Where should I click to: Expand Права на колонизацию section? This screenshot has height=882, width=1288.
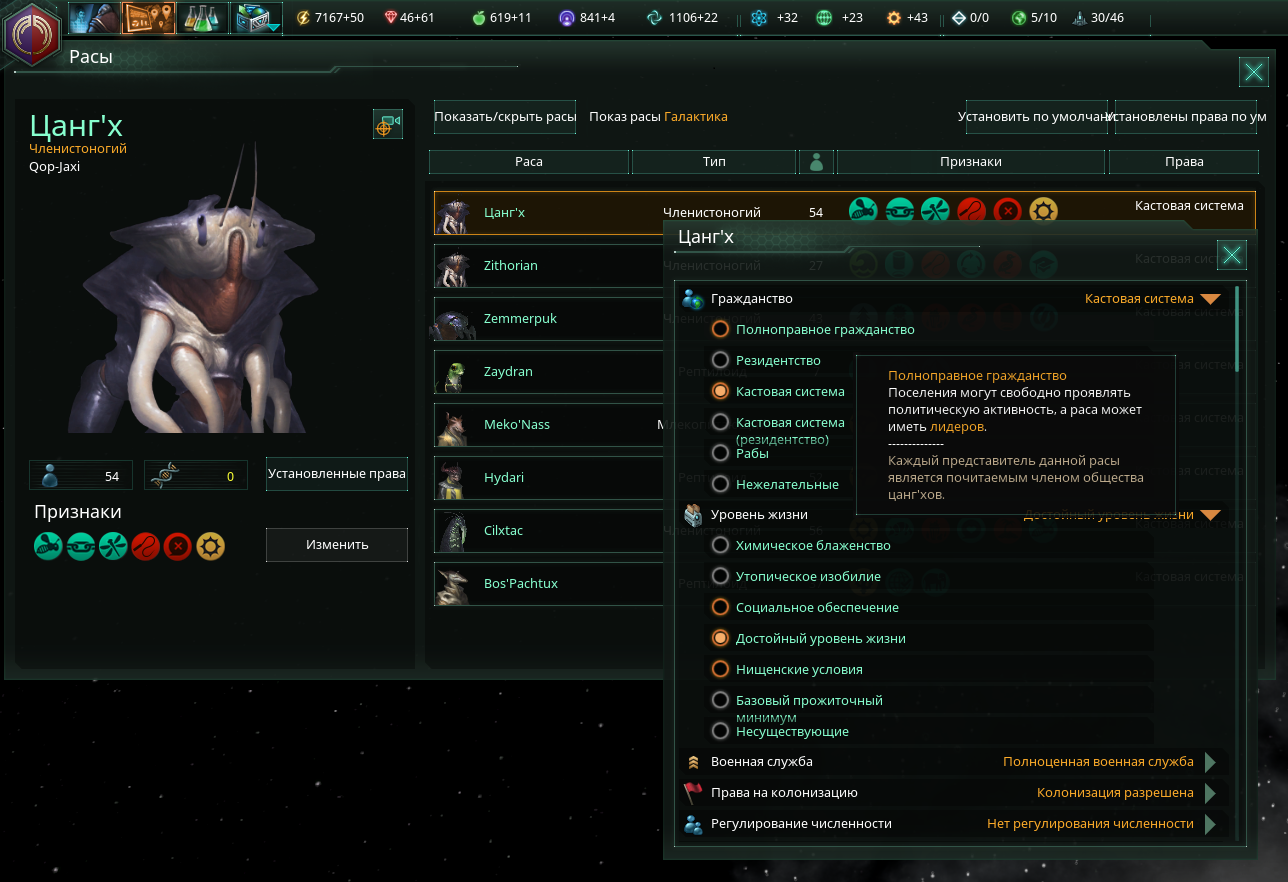pos(1210,793)
